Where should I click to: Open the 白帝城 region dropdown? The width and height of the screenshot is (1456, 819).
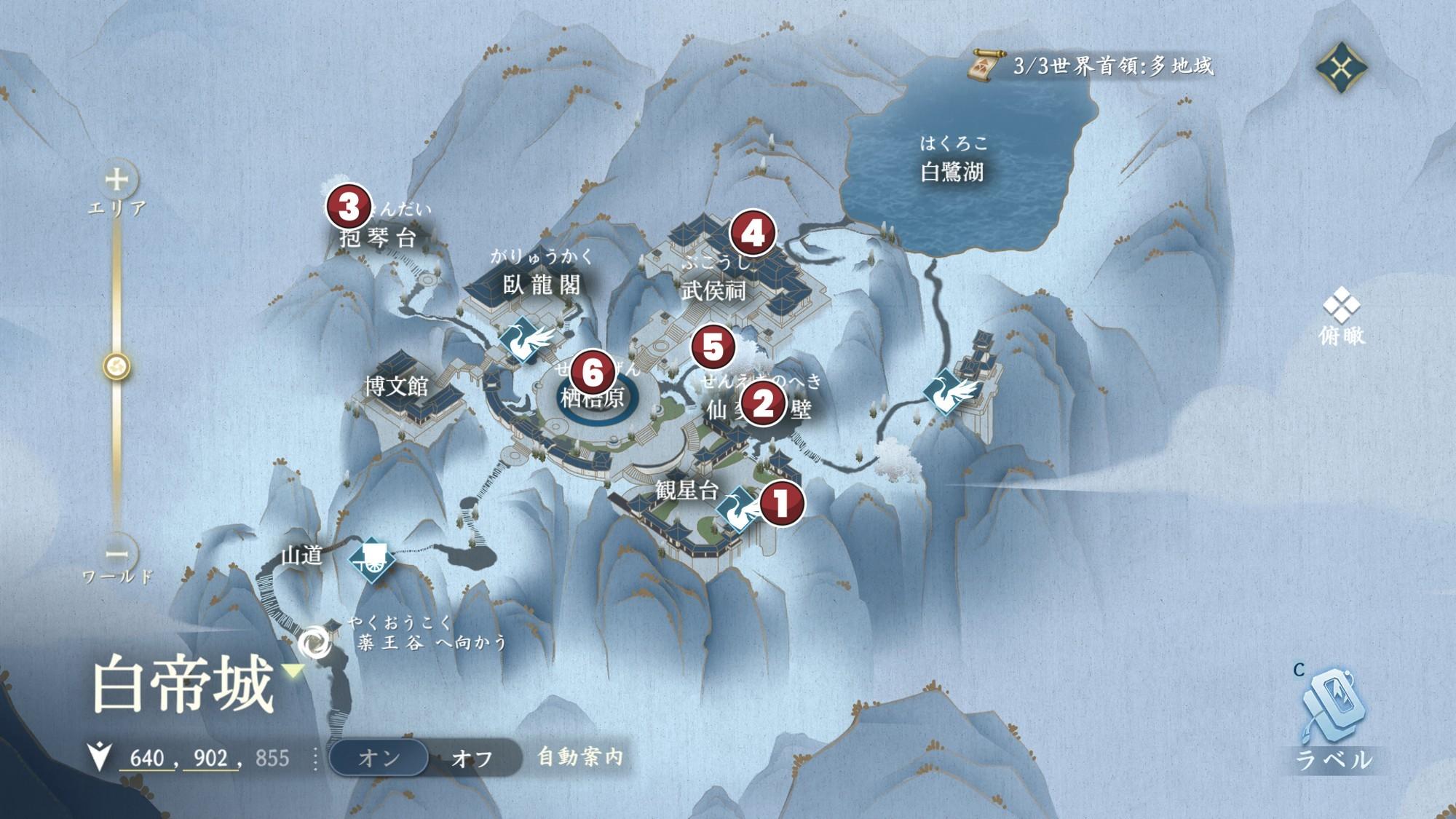(x=293, y=671)
